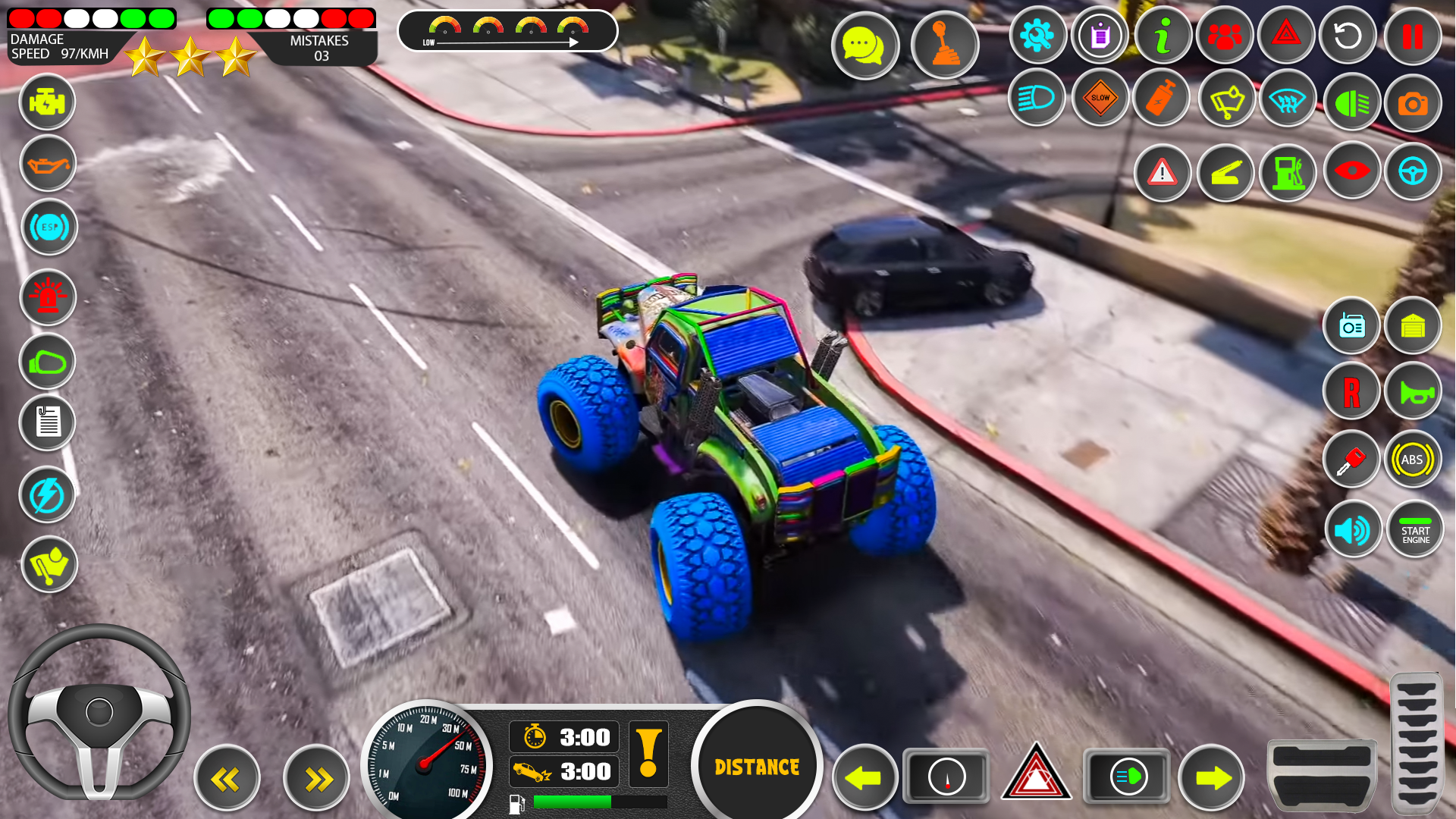Enable ABS braking

click(1412, 459)
